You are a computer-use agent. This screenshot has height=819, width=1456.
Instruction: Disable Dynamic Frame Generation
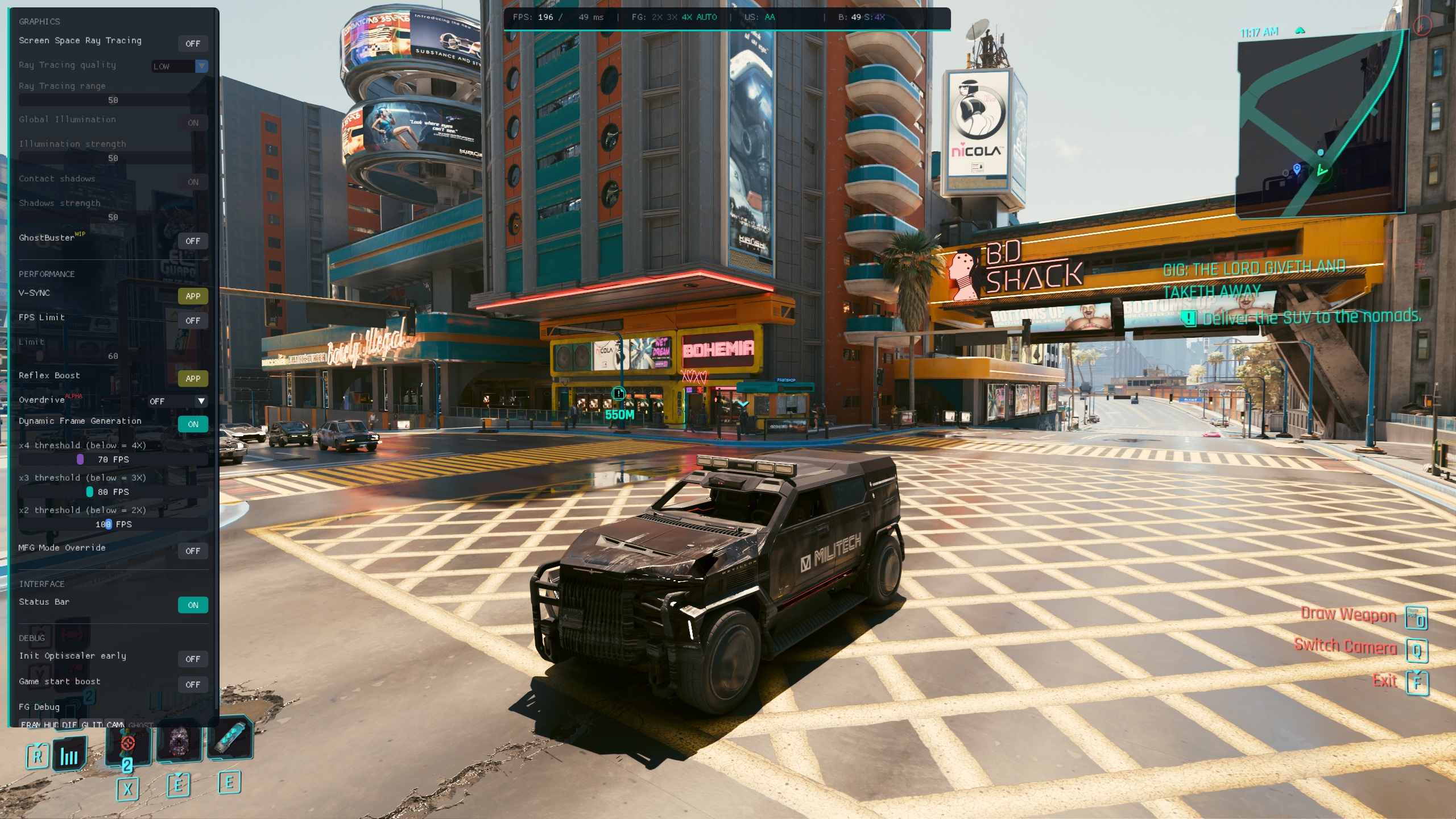(x=193, y=424)
